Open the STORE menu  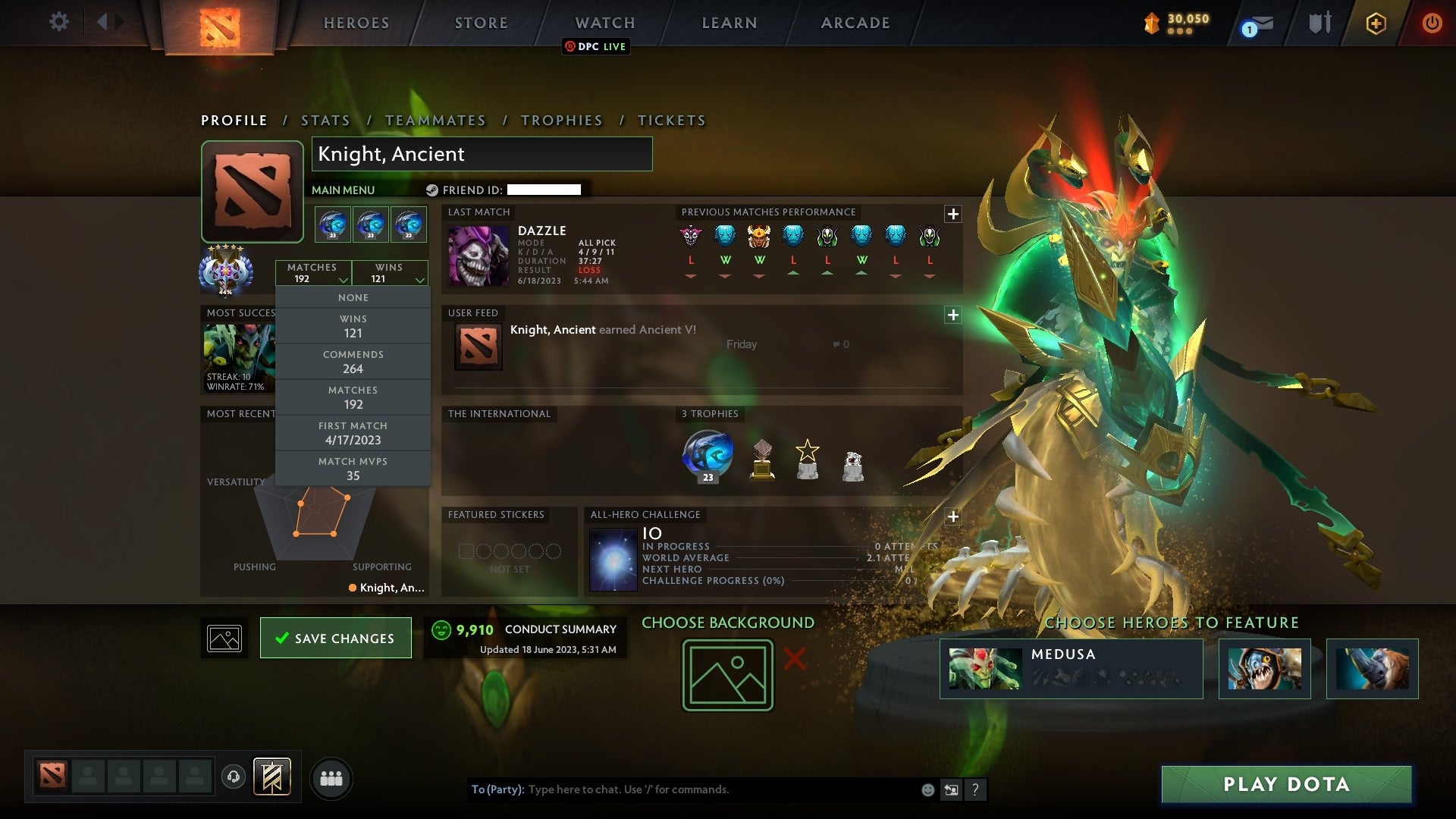[x=481, y=23]
